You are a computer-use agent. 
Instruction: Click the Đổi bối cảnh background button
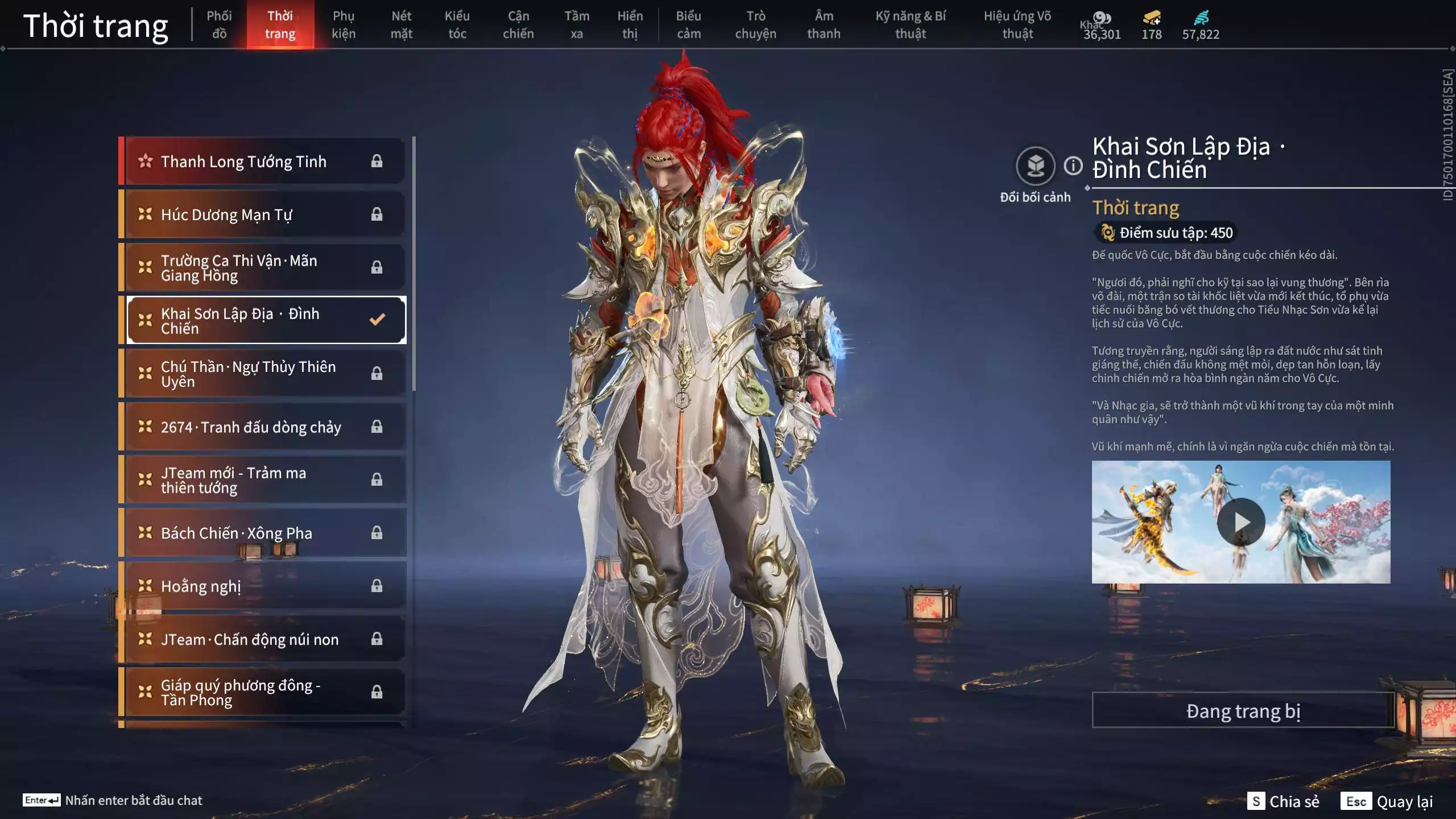tap(1035, 166)
